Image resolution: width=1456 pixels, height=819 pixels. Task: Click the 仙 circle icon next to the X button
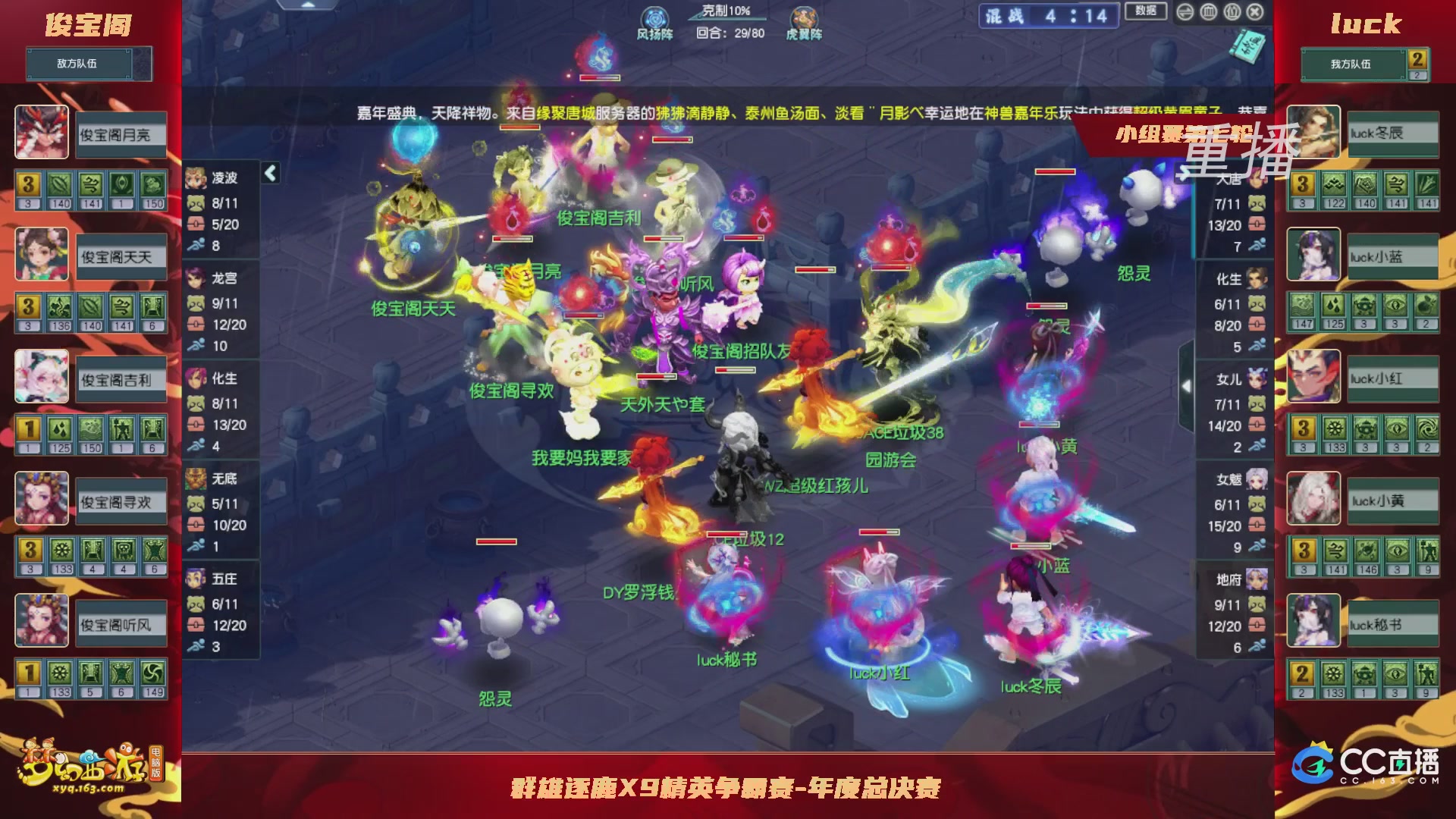click(1232, 12)
